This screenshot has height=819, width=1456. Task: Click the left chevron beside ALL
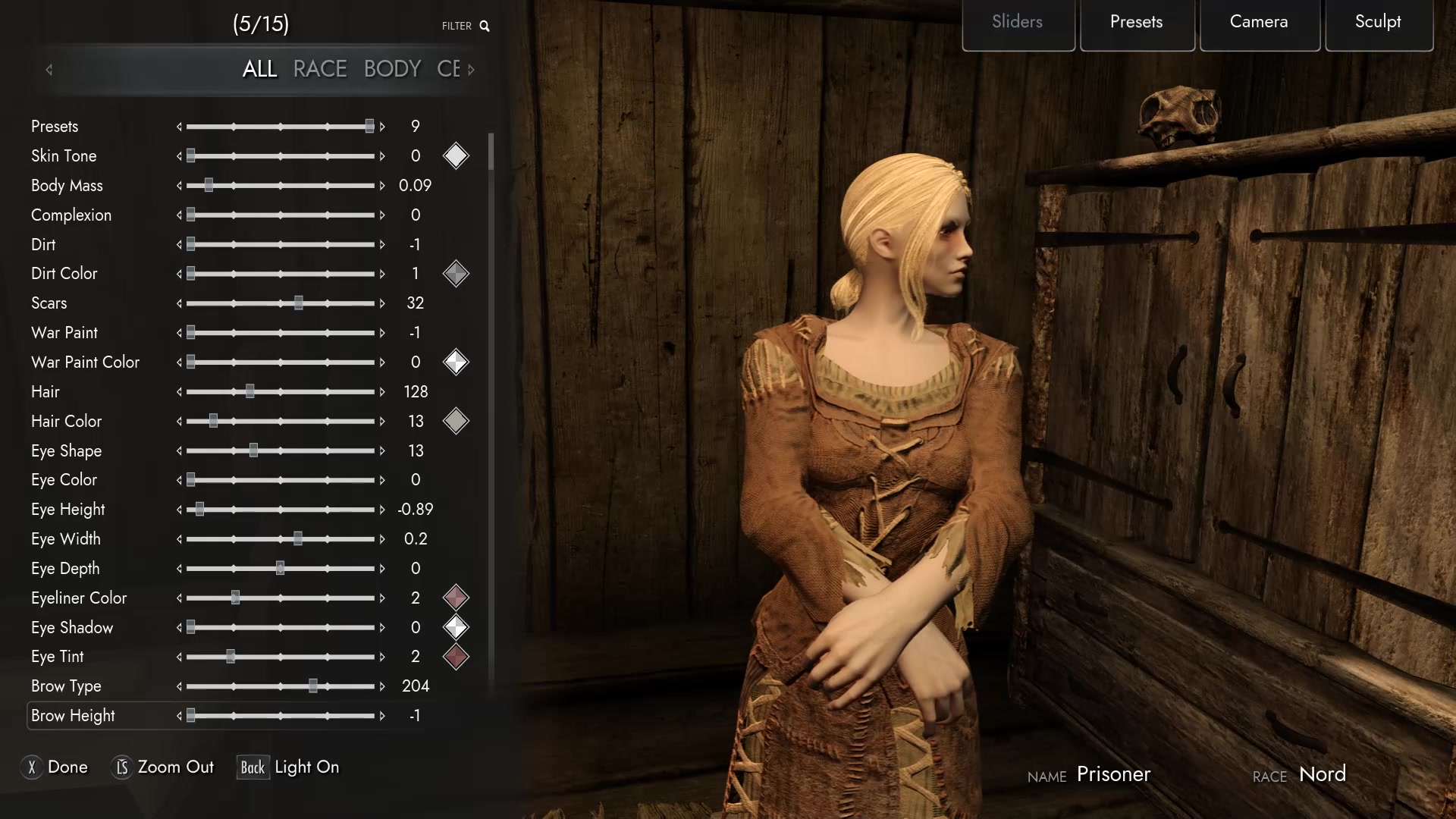coord(49,70)
